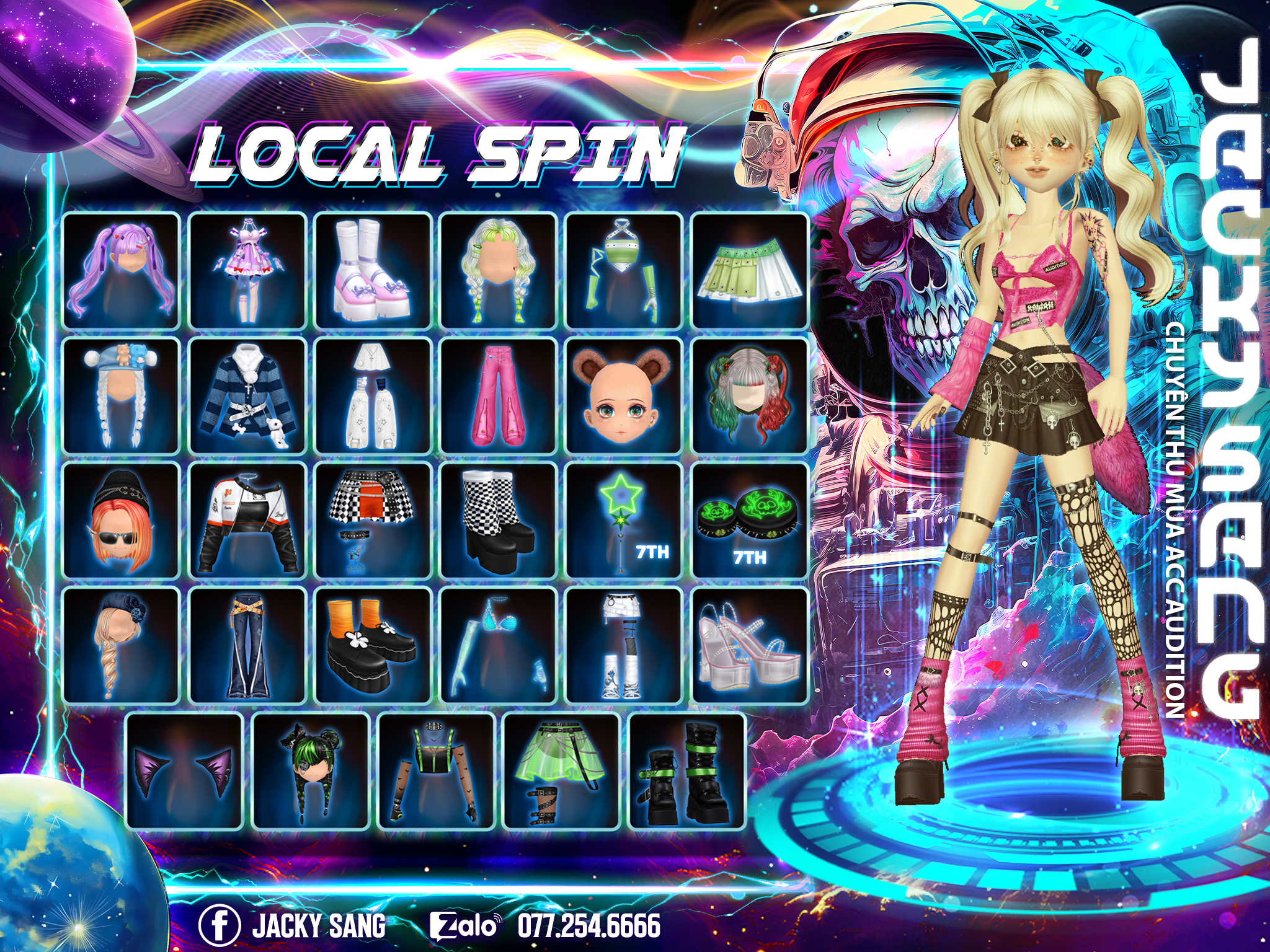Screen dimensions: 1270x952
Task: Click the Facebook Jacky Sang icon
Action: pos(219,926)
